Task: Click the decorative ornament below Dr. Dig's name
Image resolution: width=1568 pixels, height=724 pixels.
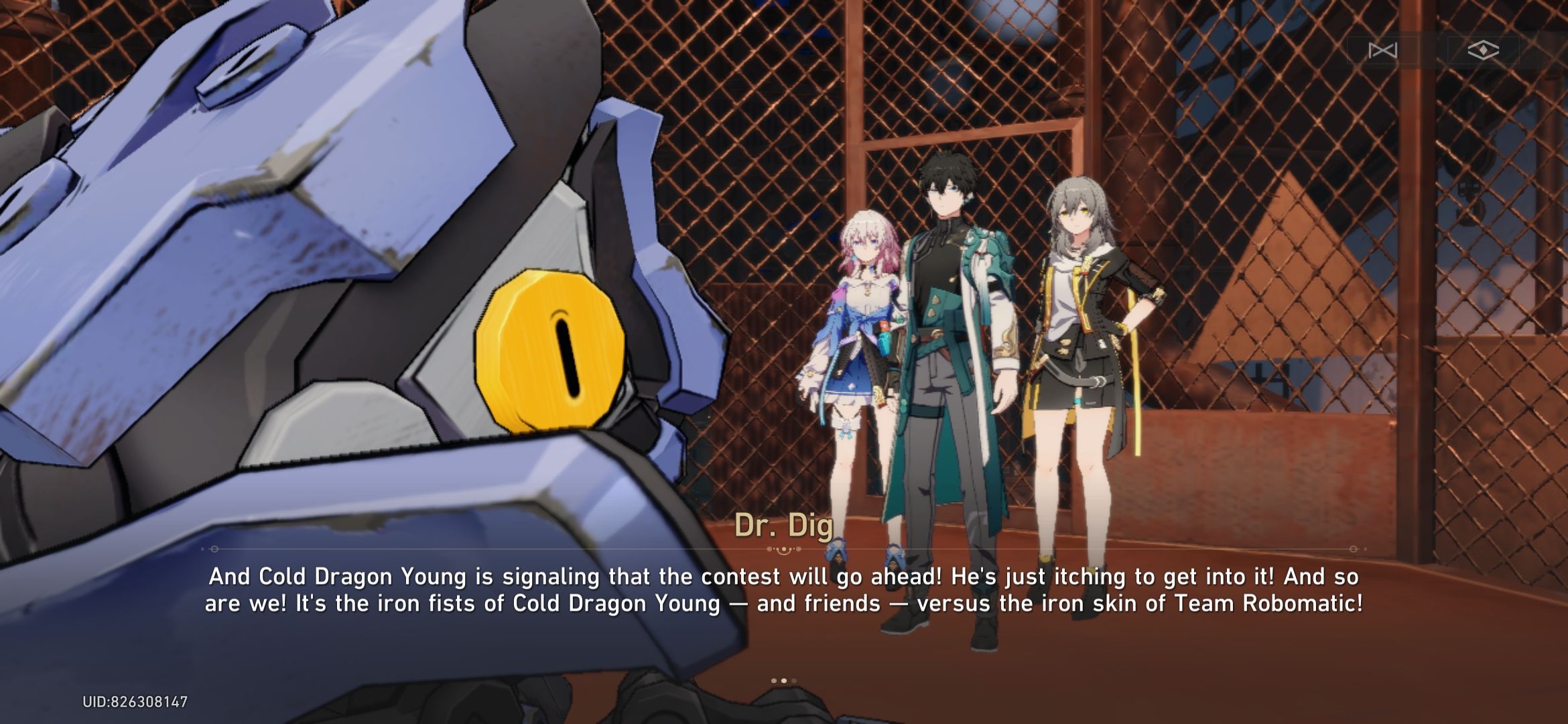Action: click(x=782, y=548)
